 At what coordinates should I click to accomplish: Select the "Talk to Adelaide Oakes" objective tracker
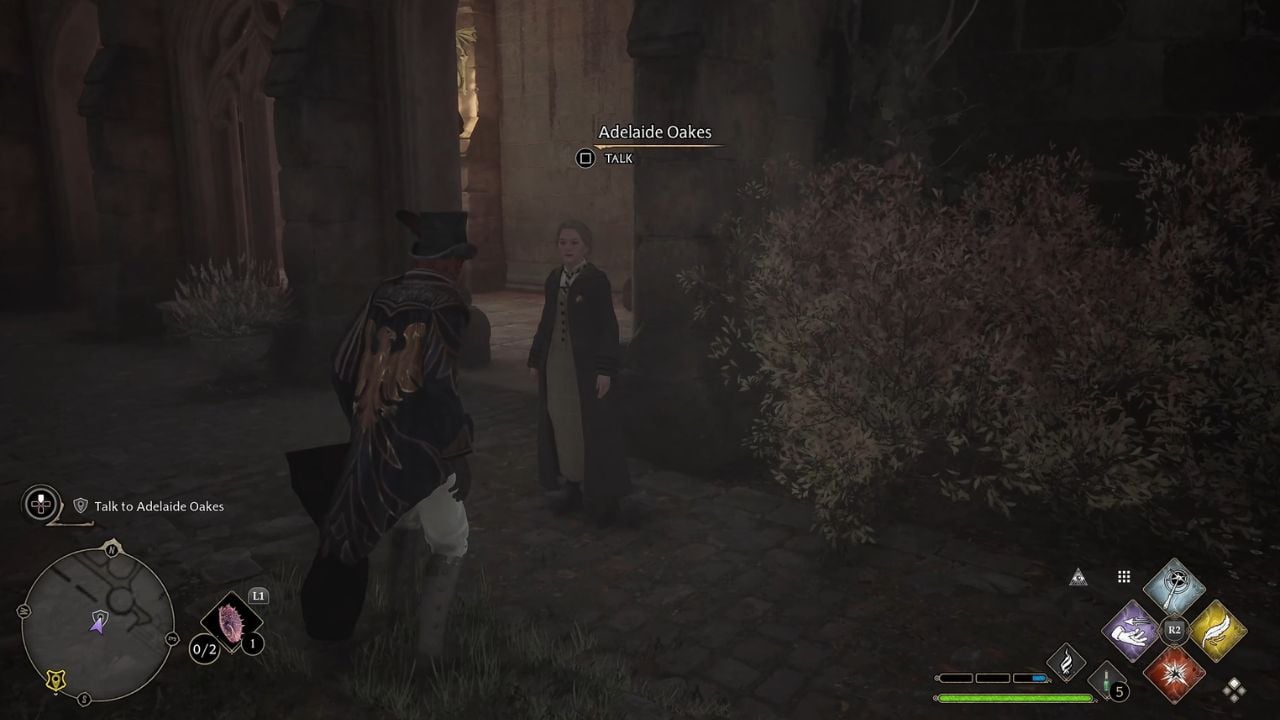coord(158,506)
